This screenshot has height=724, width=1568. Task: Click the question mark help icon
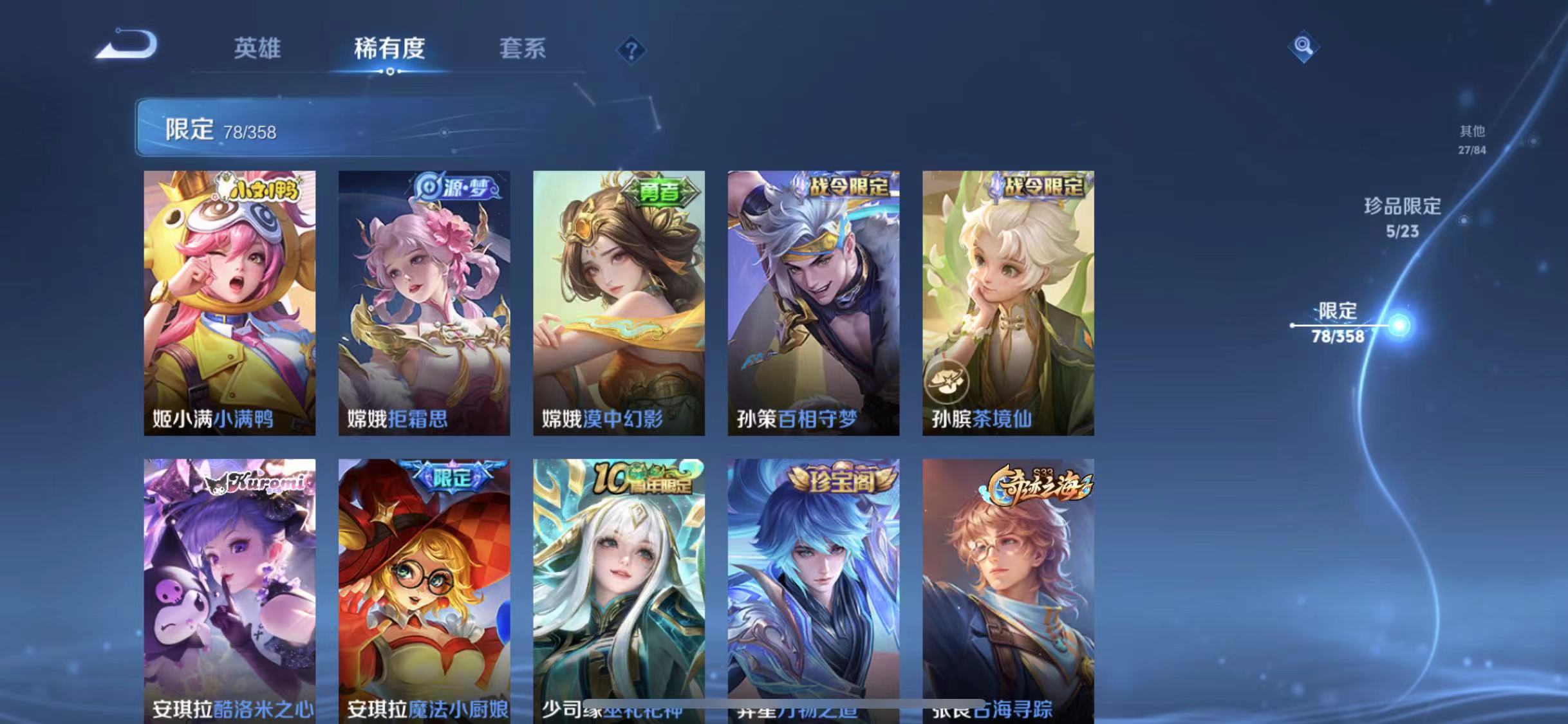[x=633, y=49]
